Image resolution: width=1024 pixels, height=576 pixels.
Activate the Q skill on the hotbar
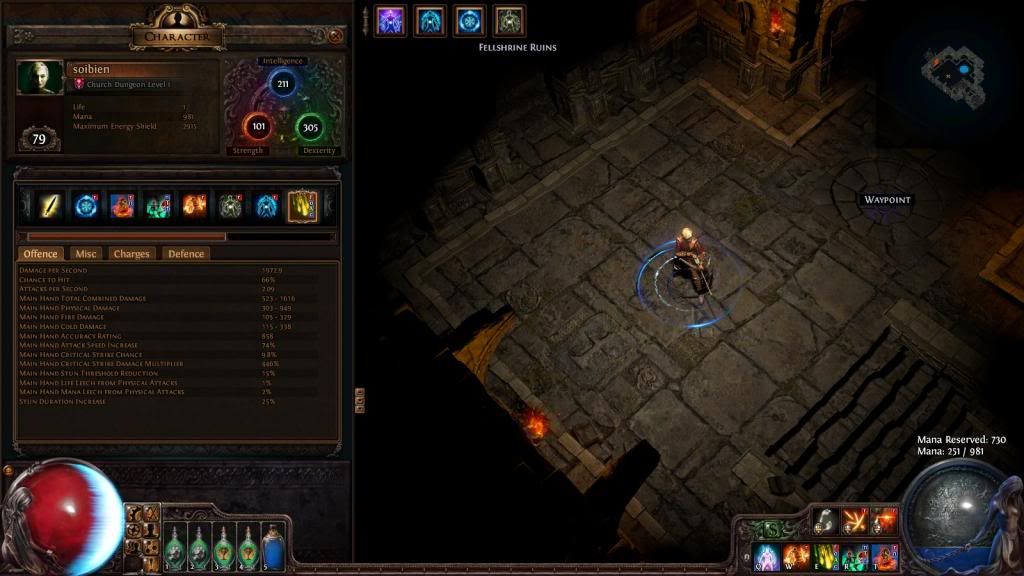(x=767, y=556)
